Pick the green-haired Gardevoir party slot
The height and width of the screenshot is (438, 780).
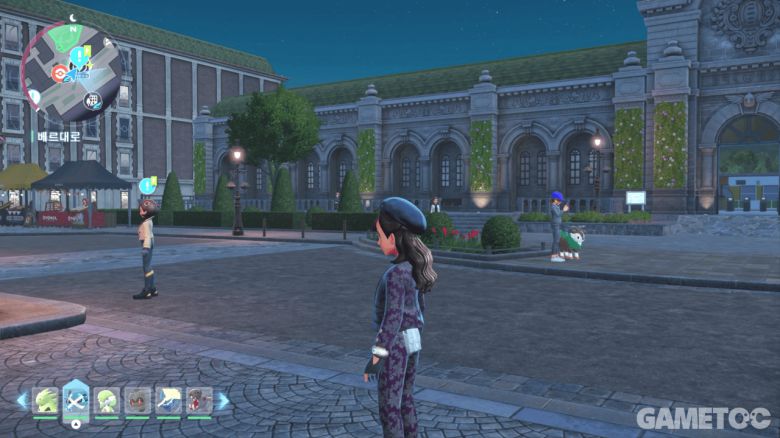pos(107,401)
